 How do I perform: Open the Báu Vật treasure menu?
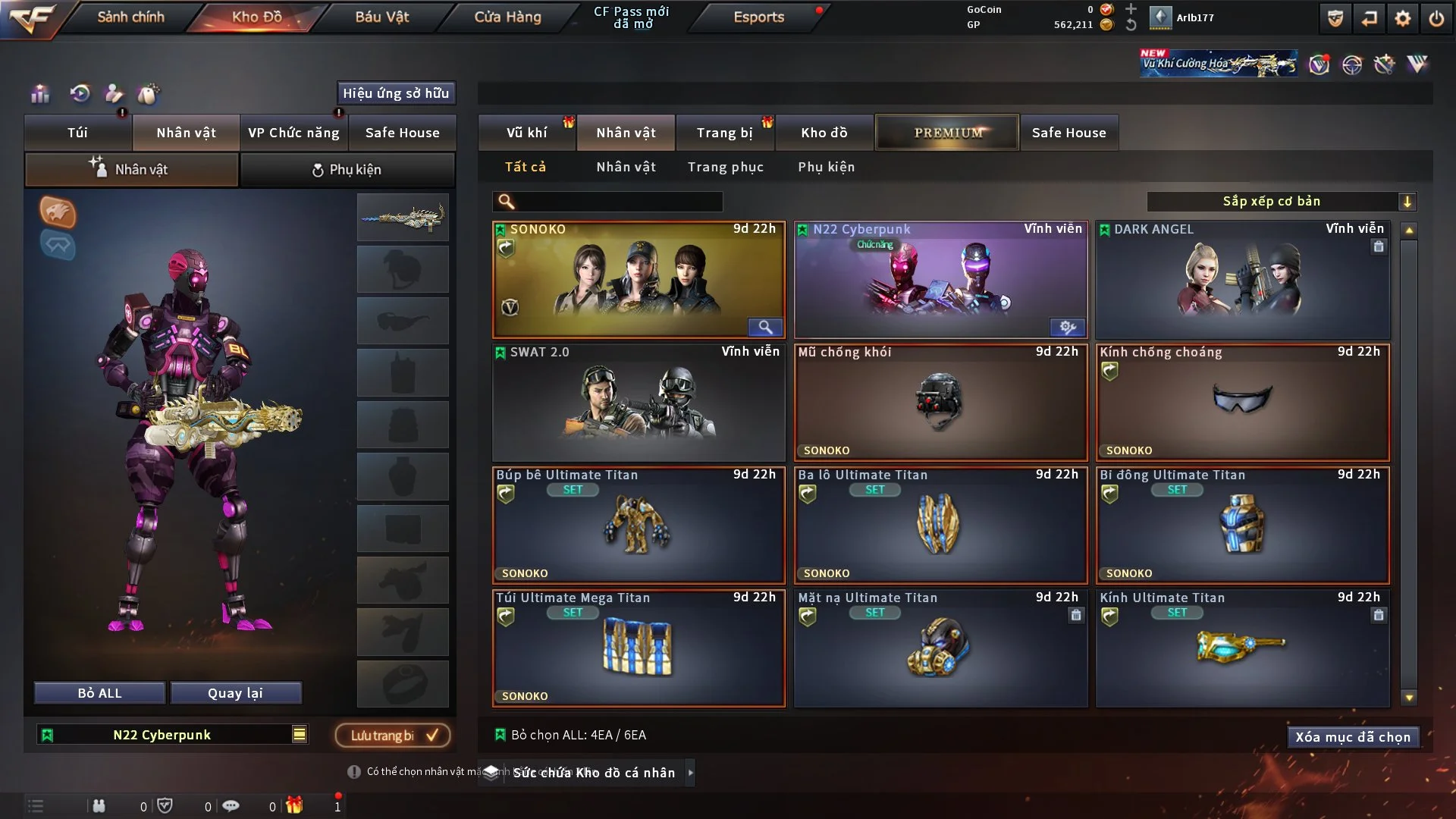coord(381,17)
